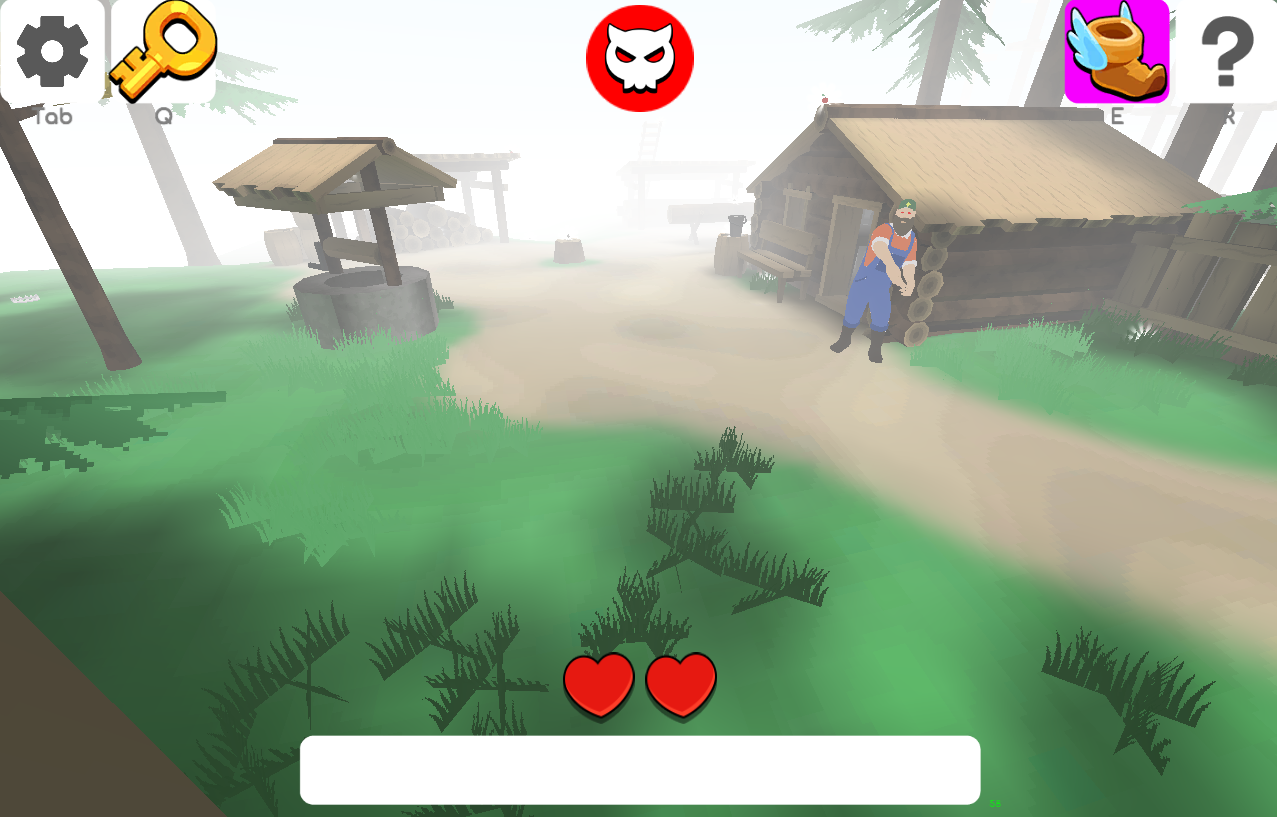The width and height of the screenshot is (1277, 820).
Task: Select the golden key item
Action: (164, 50)
